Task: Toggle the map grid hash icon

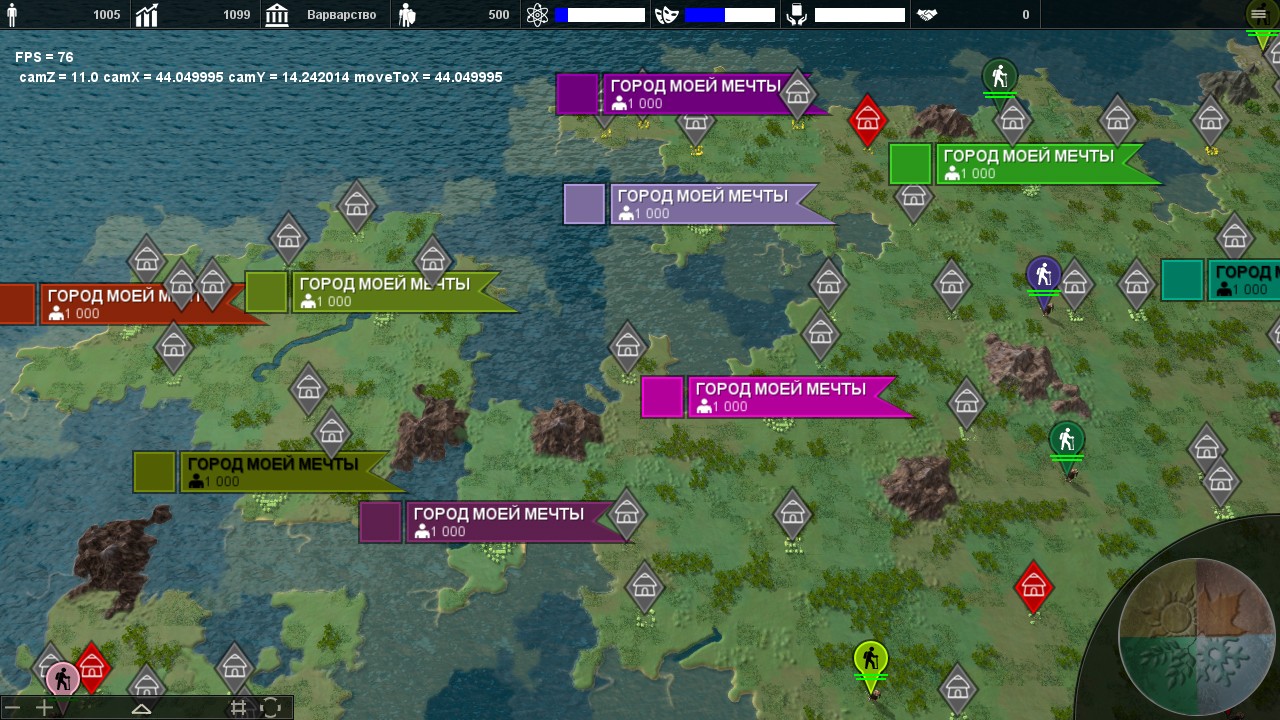Action: (238, 708)
